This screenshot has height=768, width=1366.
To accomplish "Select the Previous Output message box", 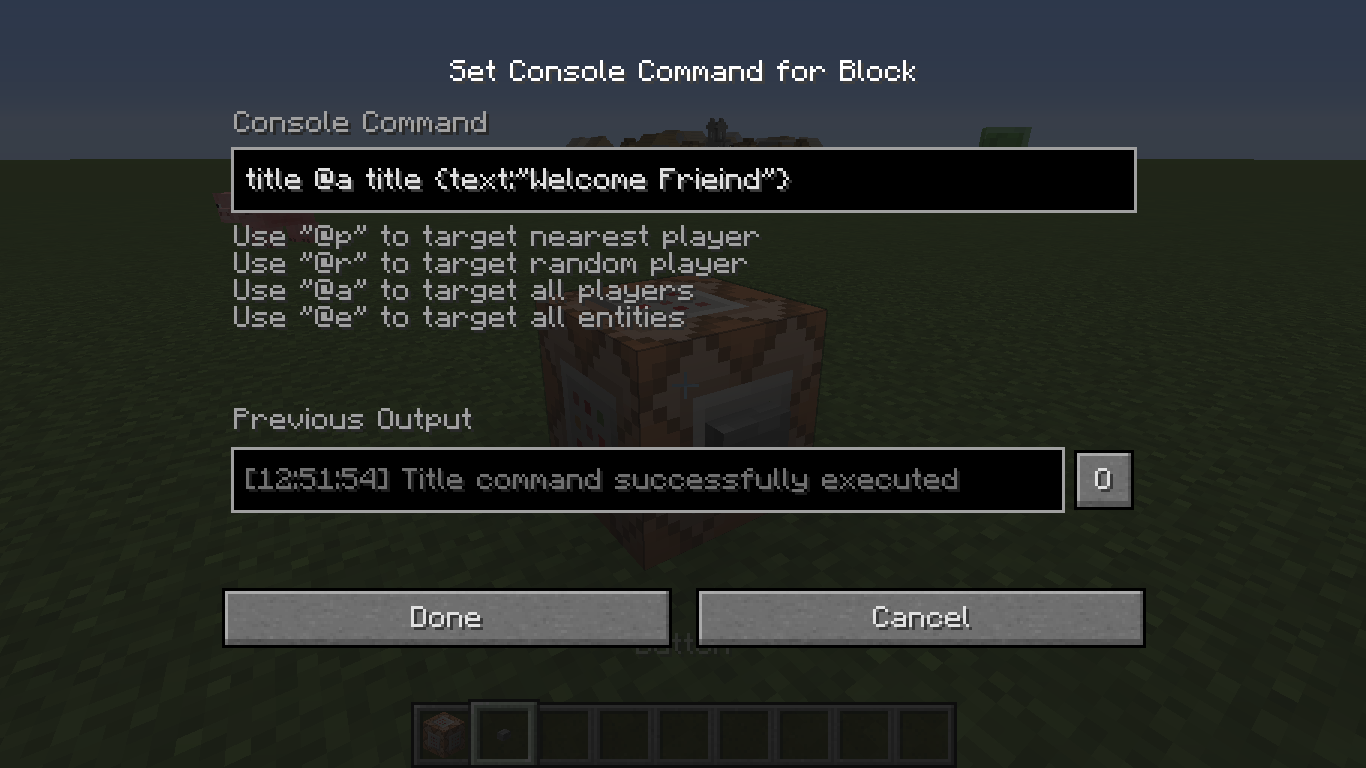I will coord(647,479).
